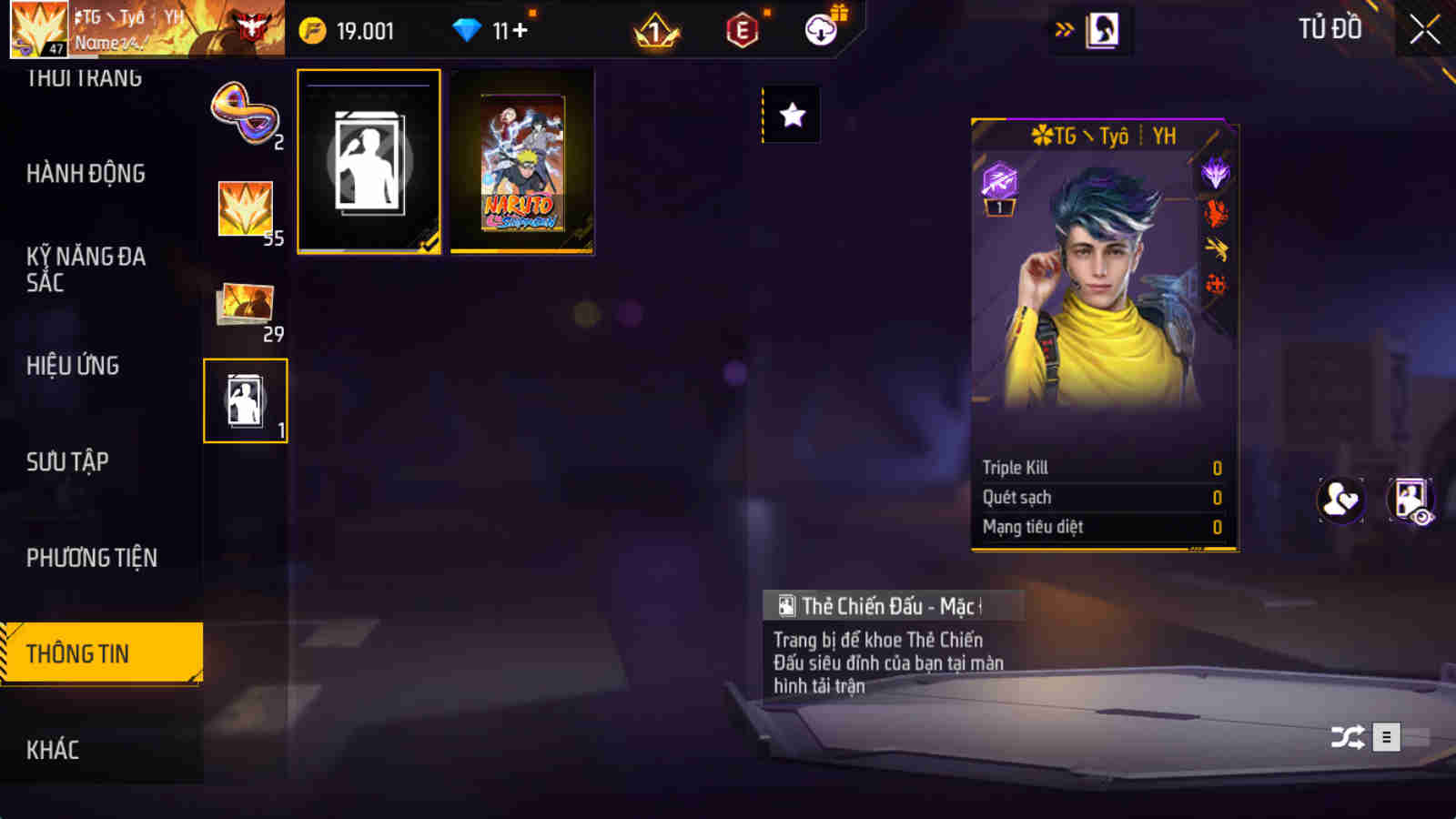
Task: Open the KHÁC section in sidebar
Action: tap(55, 749)
